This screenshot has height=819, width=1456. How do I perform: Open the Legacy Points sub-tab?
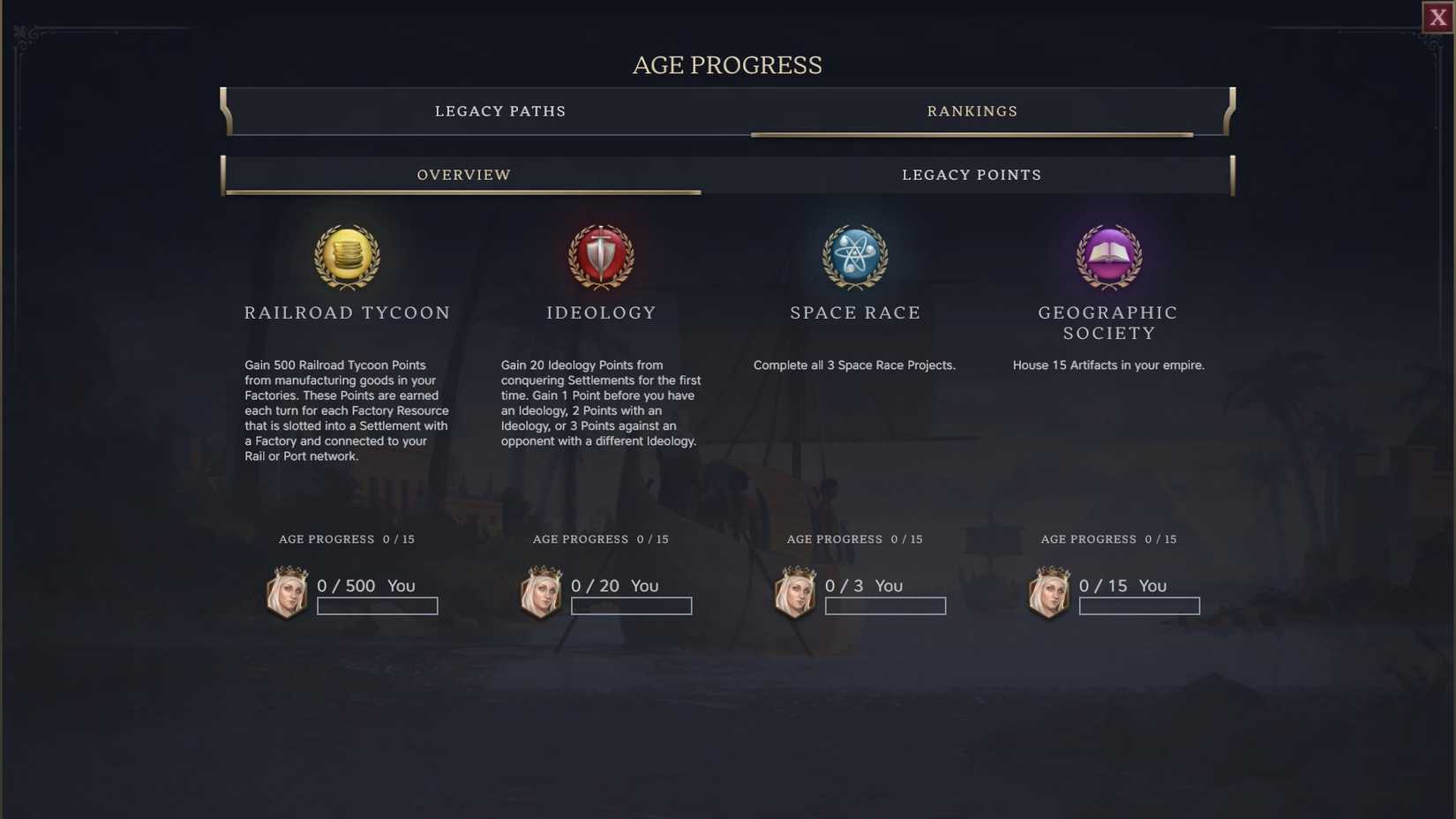[x=971, y=175]
